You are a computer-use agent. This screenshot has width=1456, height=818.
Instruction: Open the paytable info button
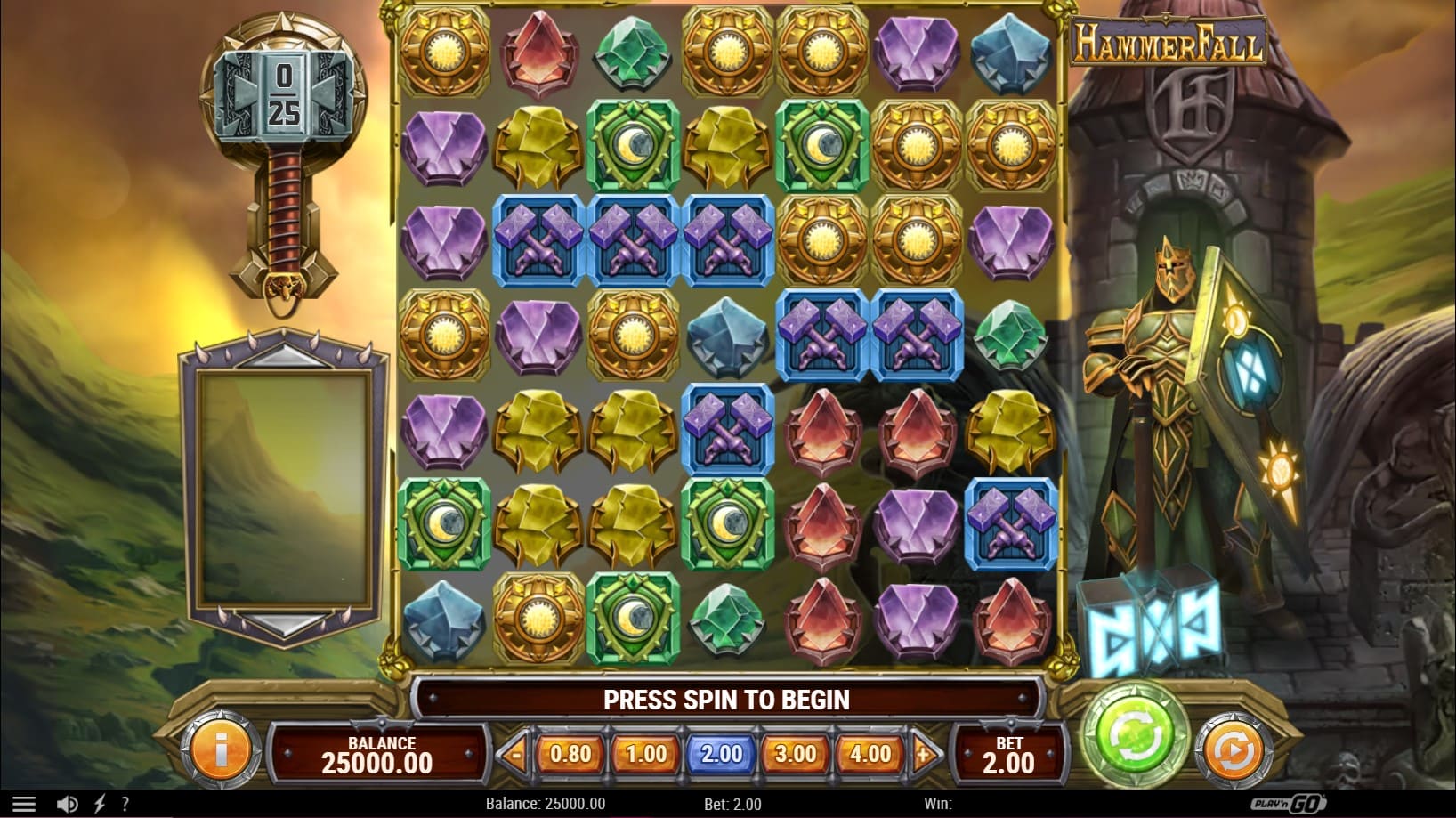[x=220, y=751]
